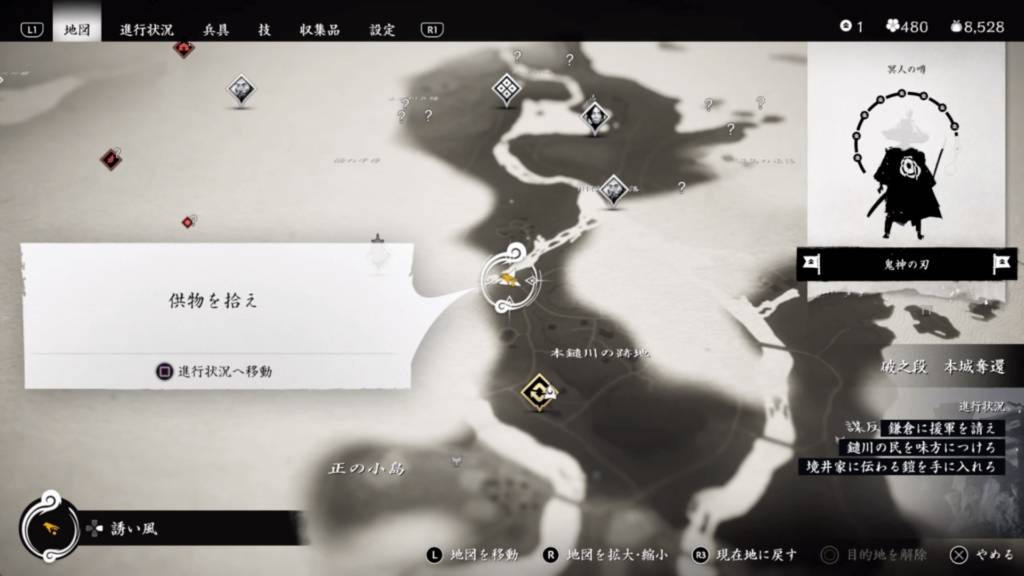The image size is (1024, 576).
Task: Open the 冥人の噂 ghost legend panel
Action: [x=905, y=150]
